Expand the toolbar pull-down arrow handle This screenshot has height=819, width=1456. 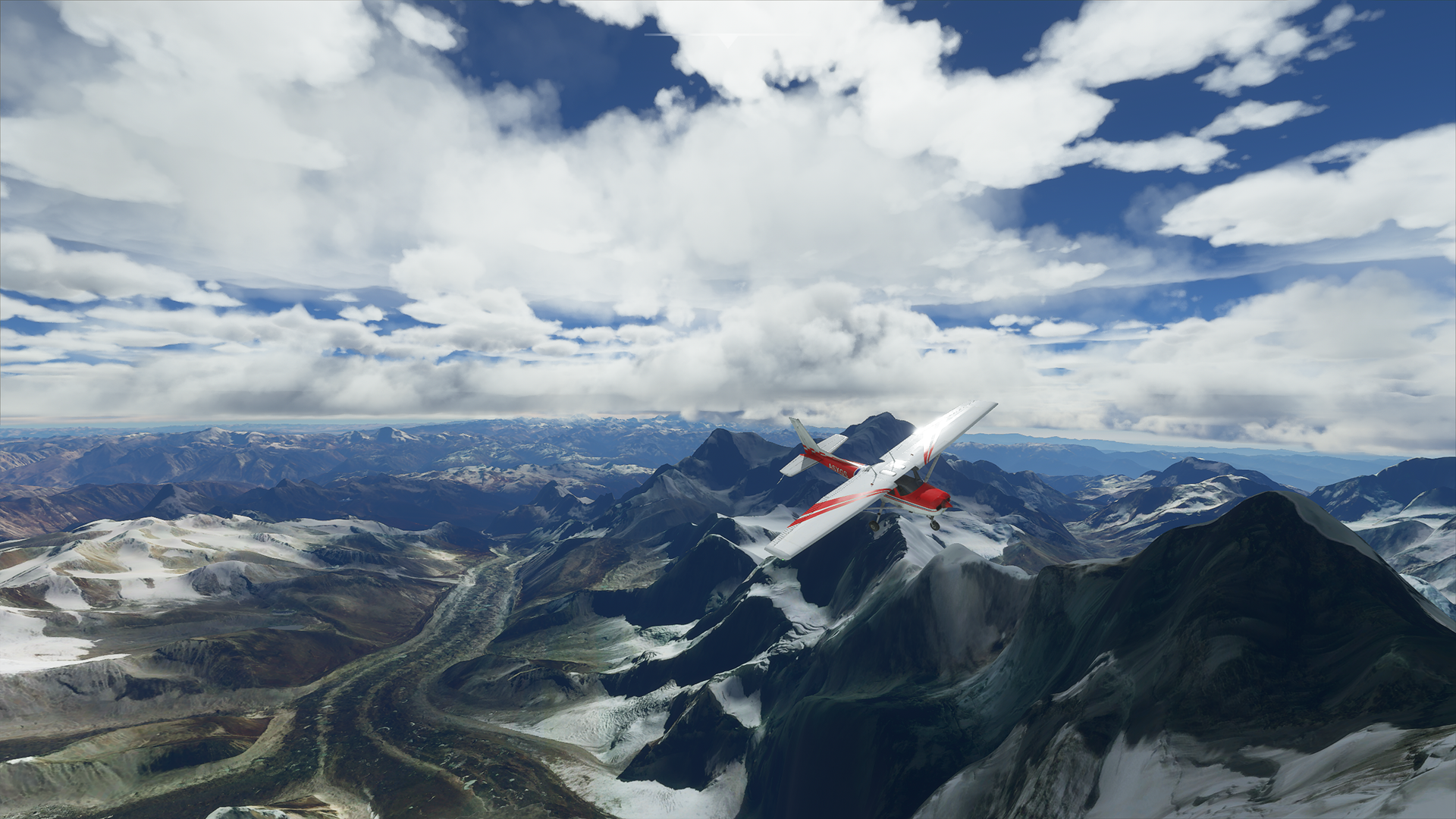coord(727,39)
